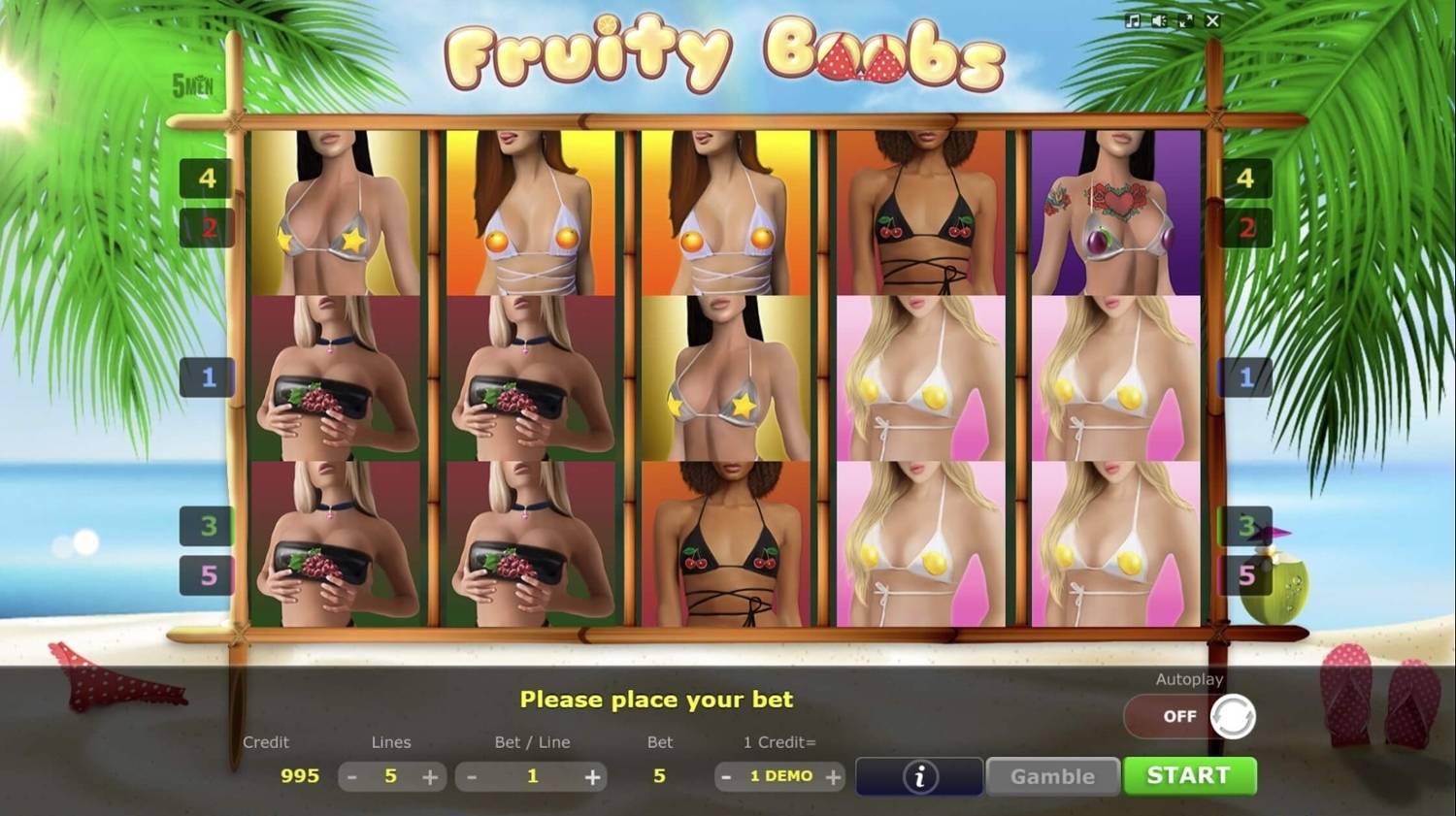Switch the Autoplay toggle from OFF
The height and width of the screenshot is (816, 1456).
point(1180,716)
